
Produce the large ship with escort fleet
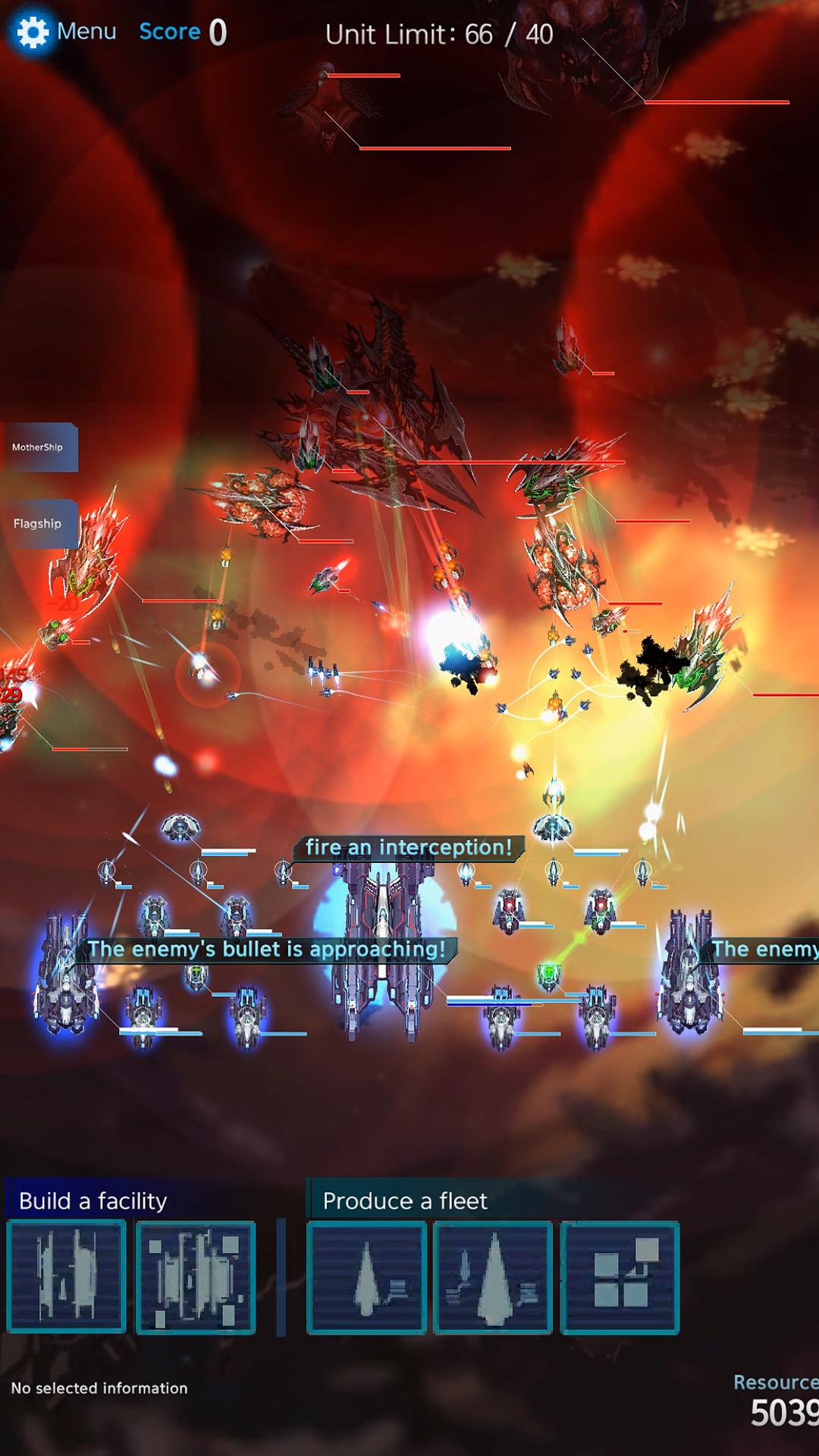click(493, 1277)
